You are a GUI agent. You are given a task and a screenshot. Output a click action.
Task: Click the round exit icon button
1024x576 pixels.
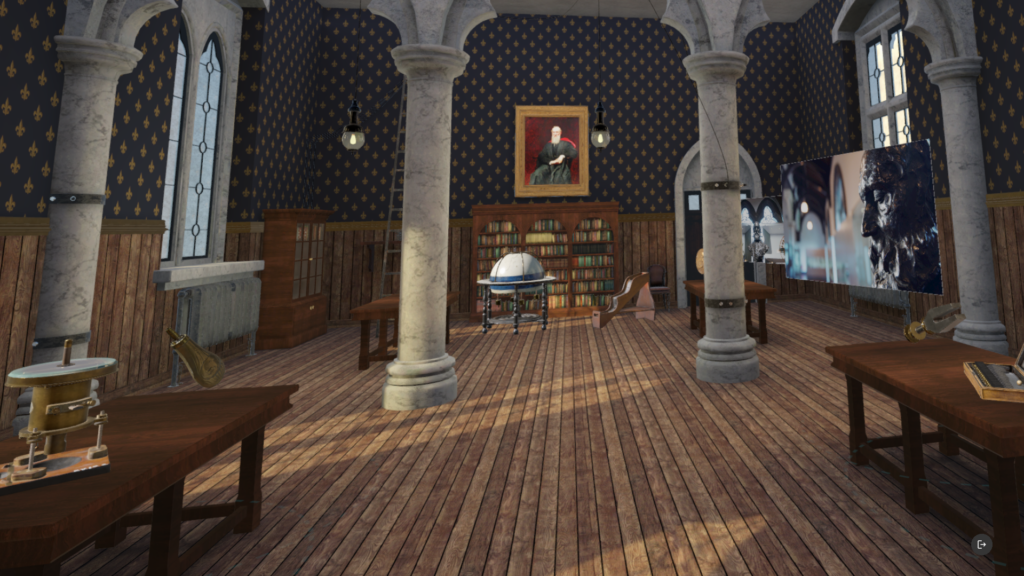pos(981,544)
